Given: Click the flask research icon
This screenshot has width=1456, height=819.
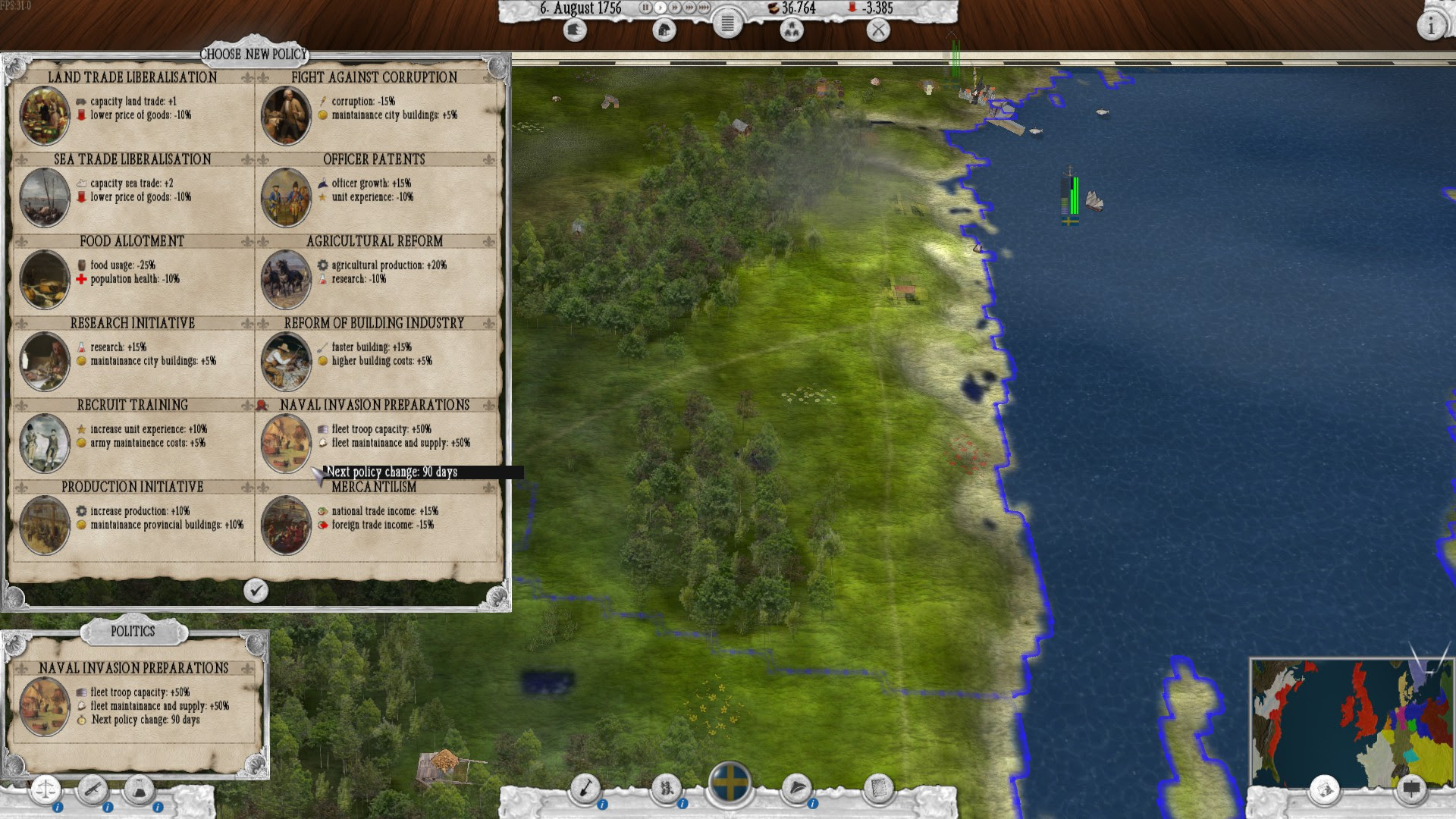Looking at the screenshot, I should [x=140, y=790].
